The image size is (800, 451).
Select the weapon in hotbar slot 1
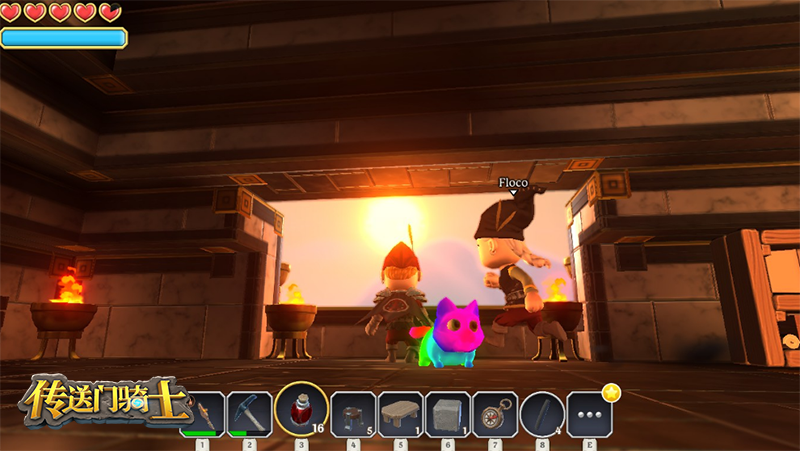point(204,413)
